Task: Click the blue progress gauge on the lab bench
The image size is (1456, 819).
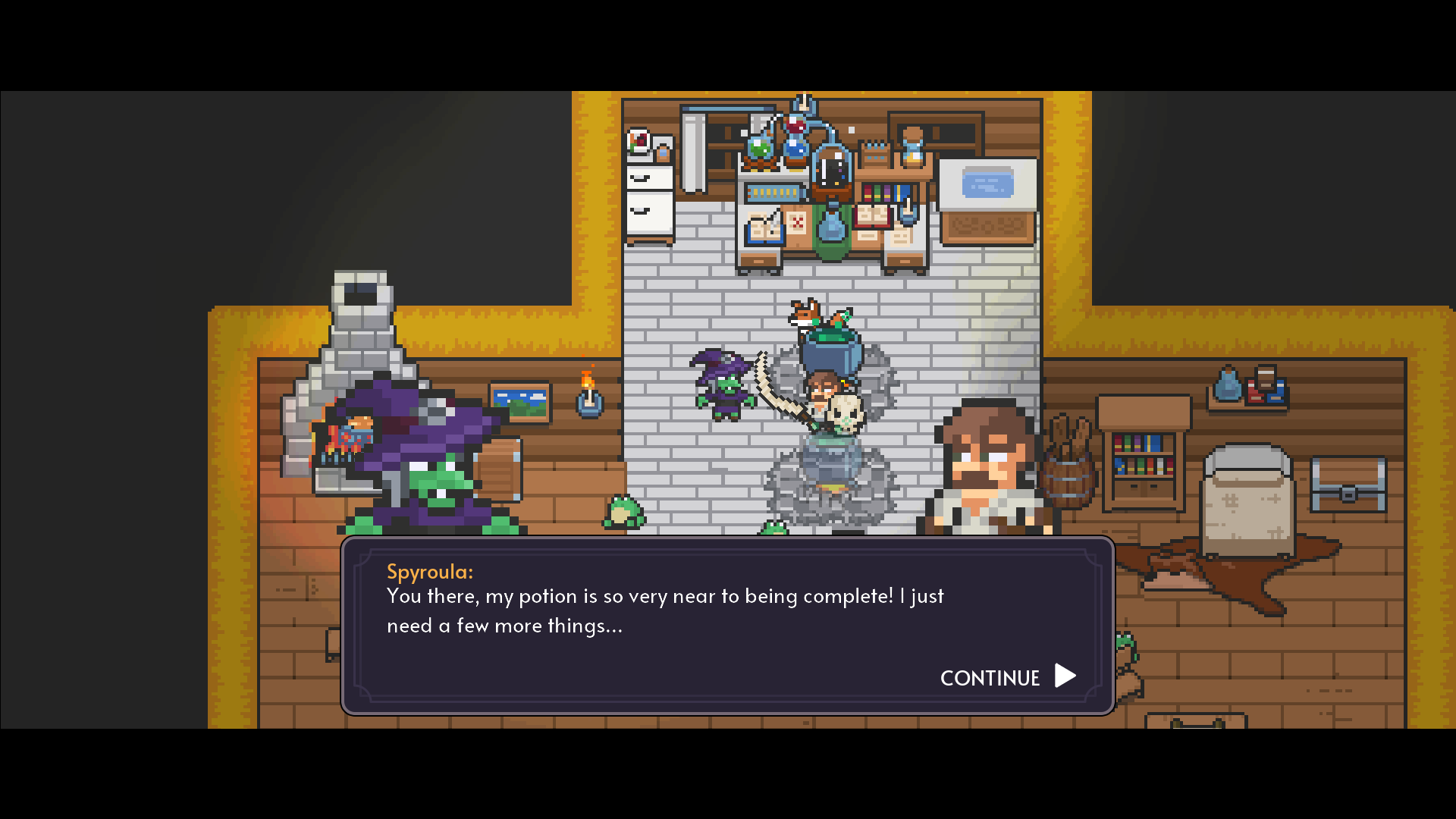Action: 773,193
